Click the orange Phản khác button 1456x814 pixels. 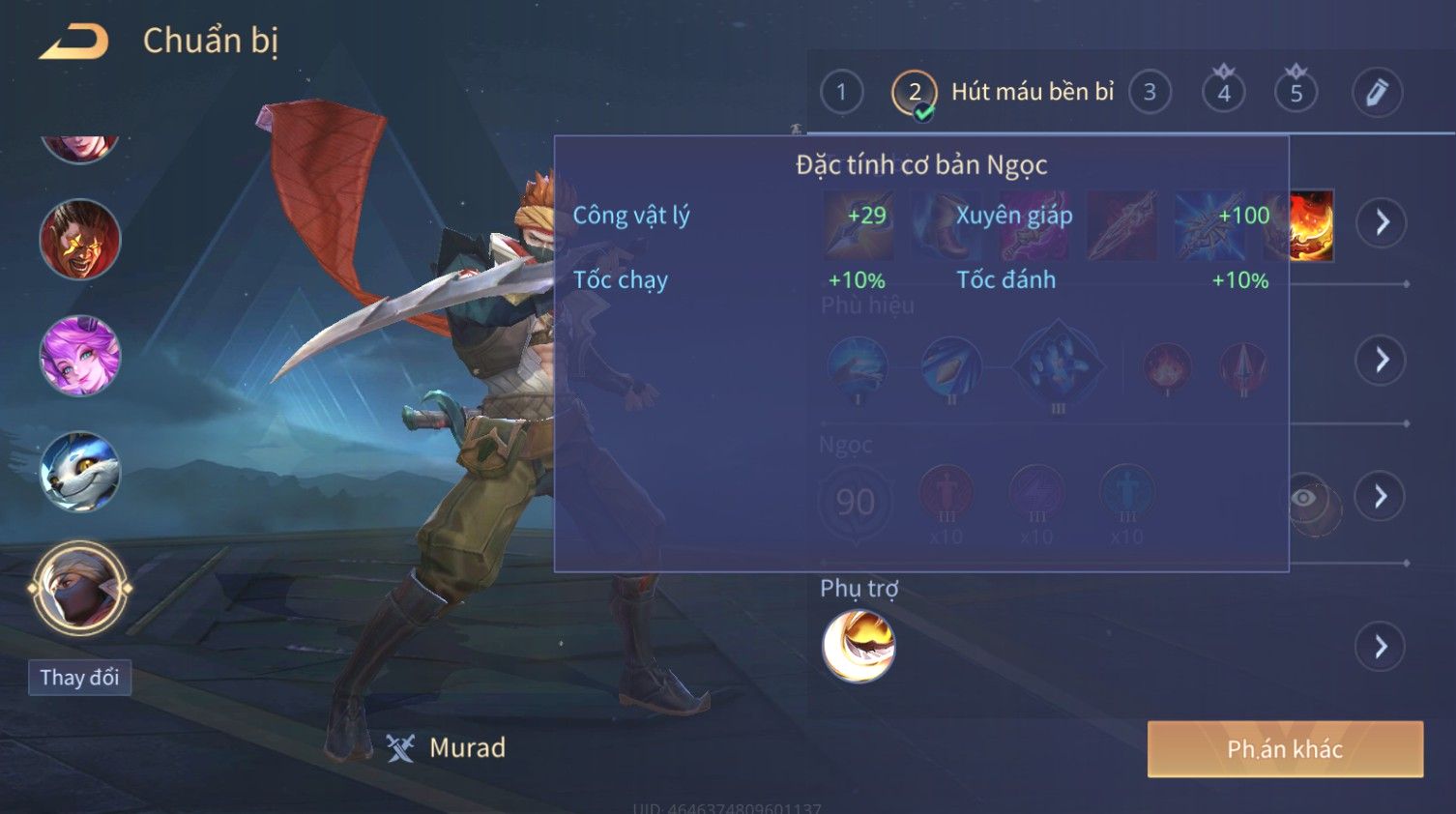click(1285, 749)
